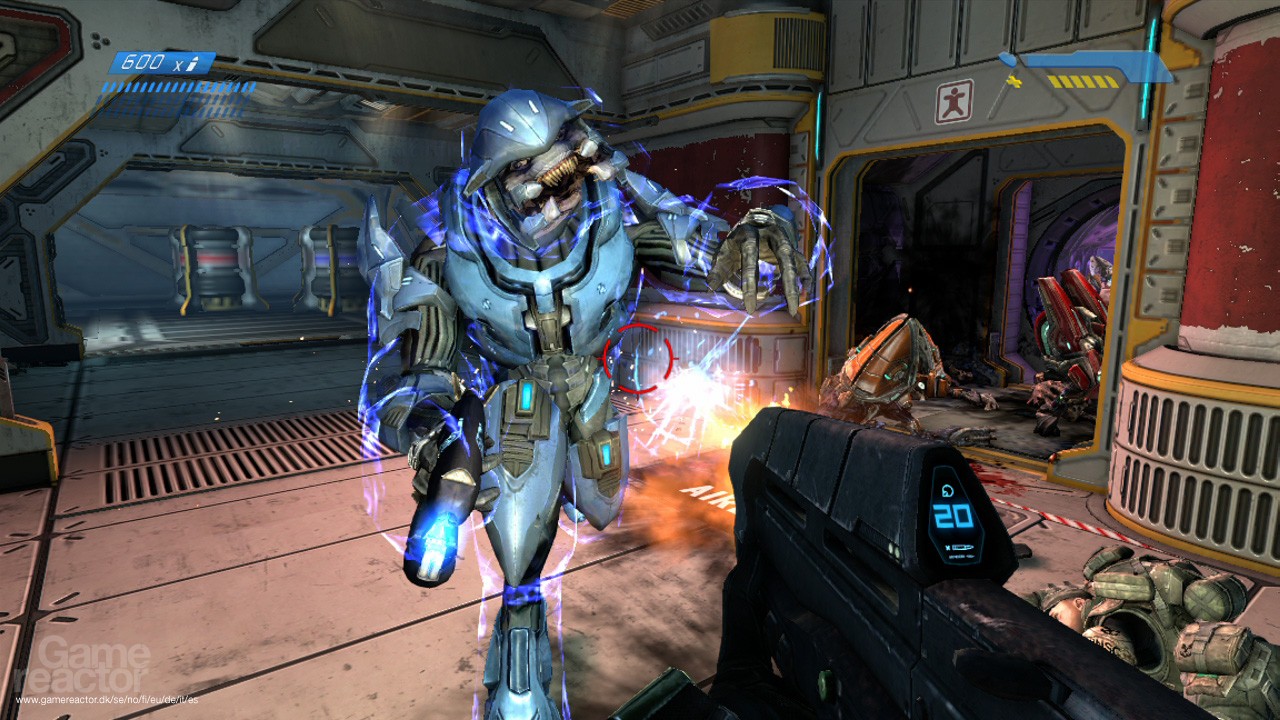The width and height of the screenshot is (1280, 720).
Task: Click the blue shield meter bar
Action: tap(1095, 62)
